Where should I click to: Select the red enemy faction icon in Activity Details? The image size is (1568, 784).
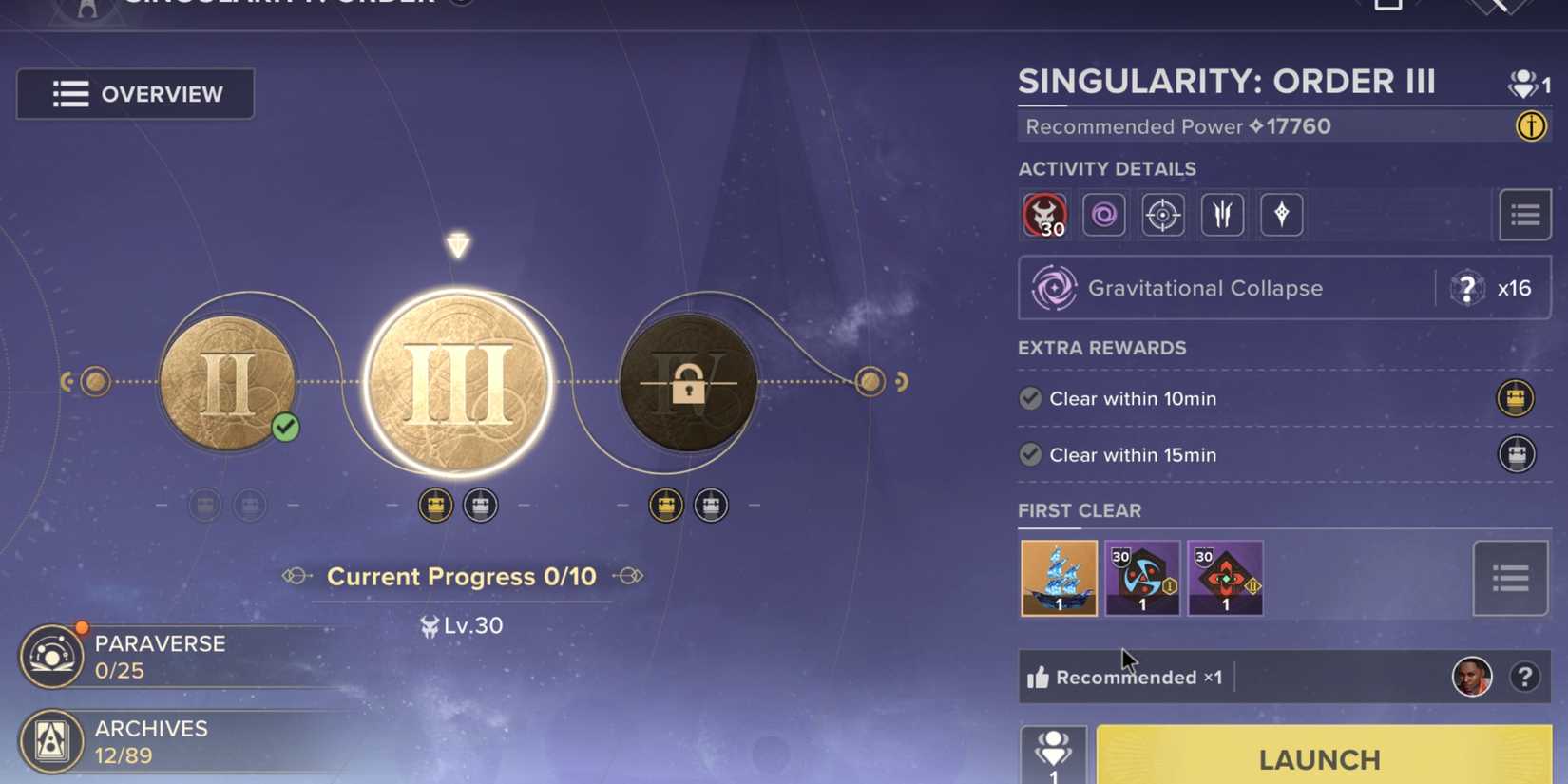pos(1044,214)
